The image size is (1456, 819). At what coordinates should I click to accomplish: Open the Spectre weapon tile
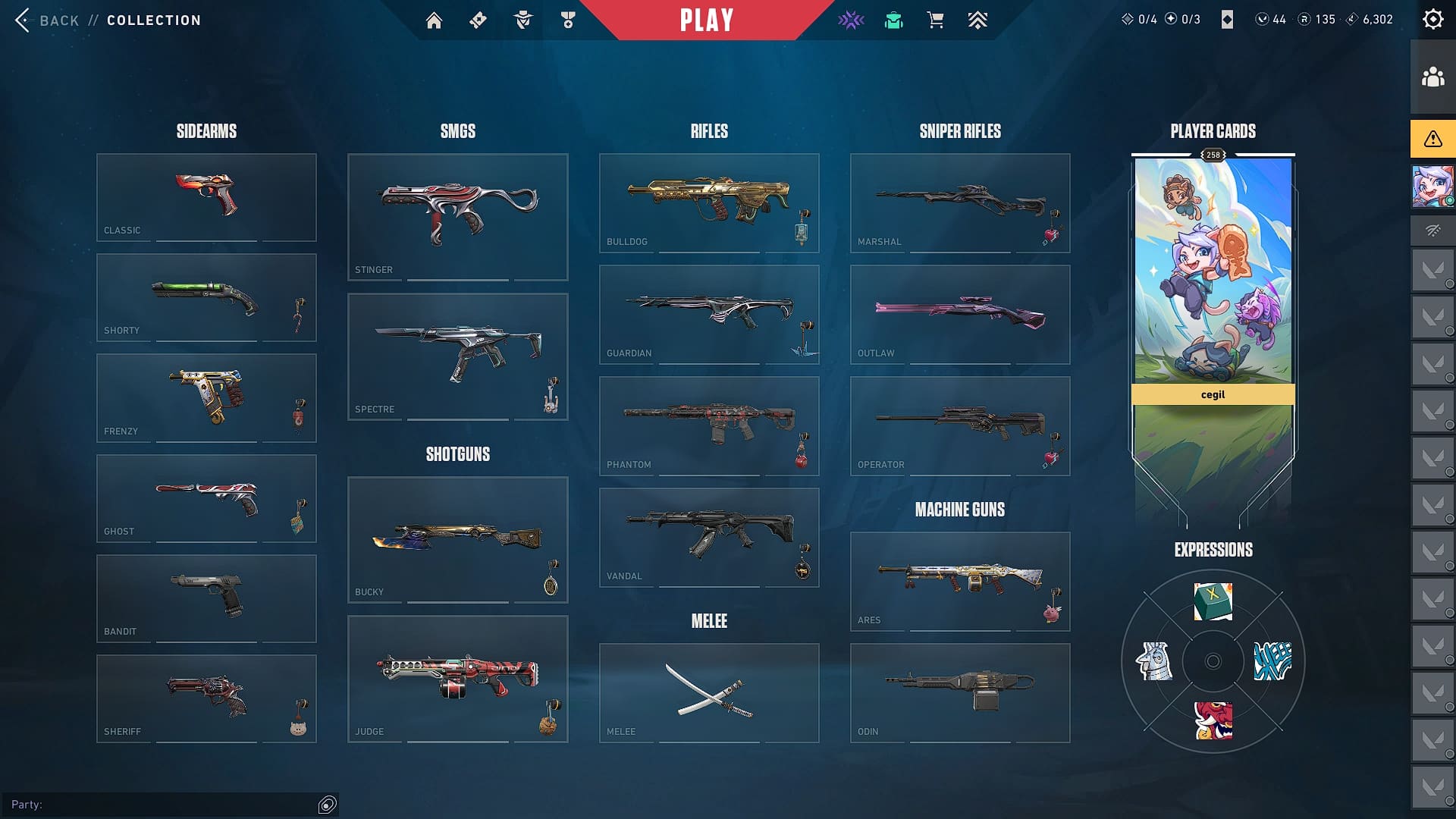click(x=457, y=356)
